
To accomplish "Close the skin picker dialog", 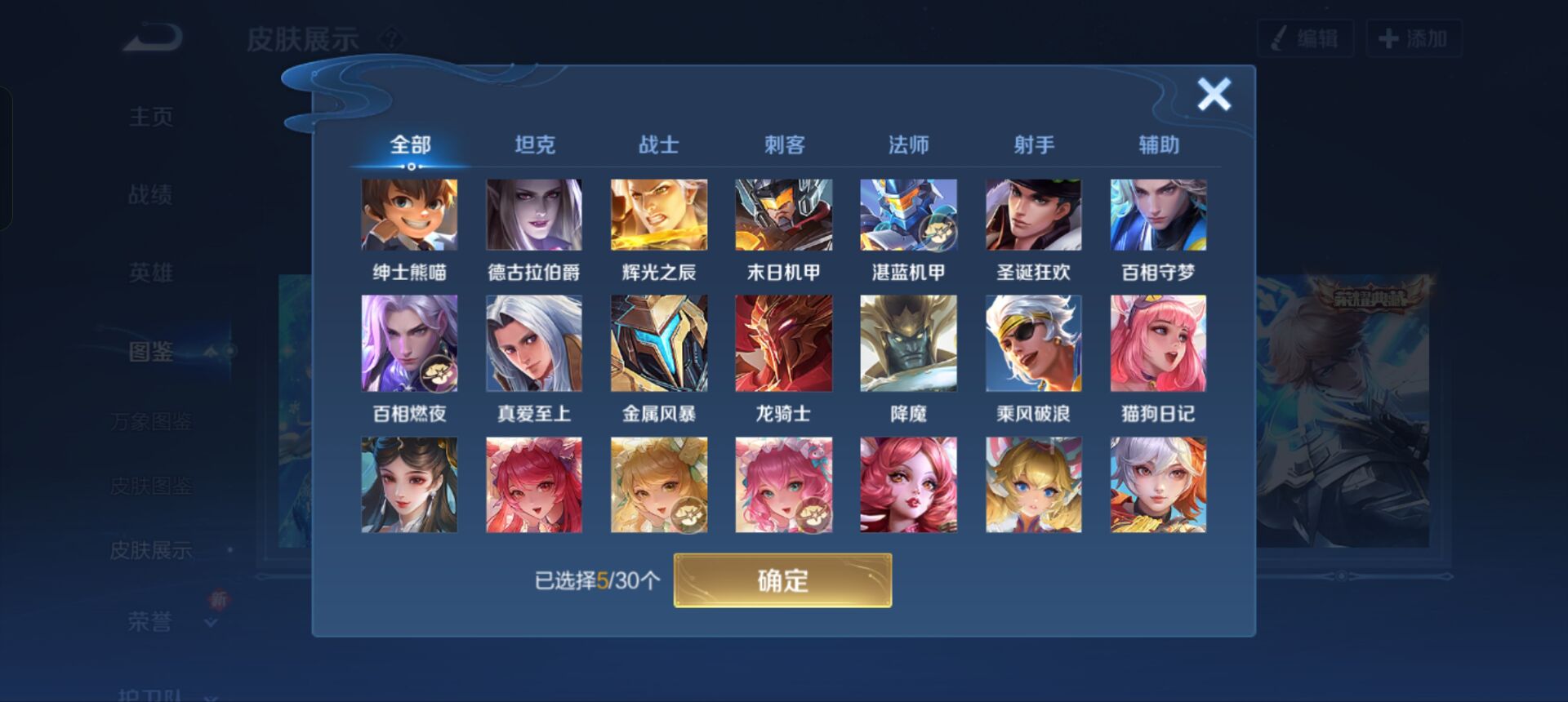I will [x=1214, y=94].
